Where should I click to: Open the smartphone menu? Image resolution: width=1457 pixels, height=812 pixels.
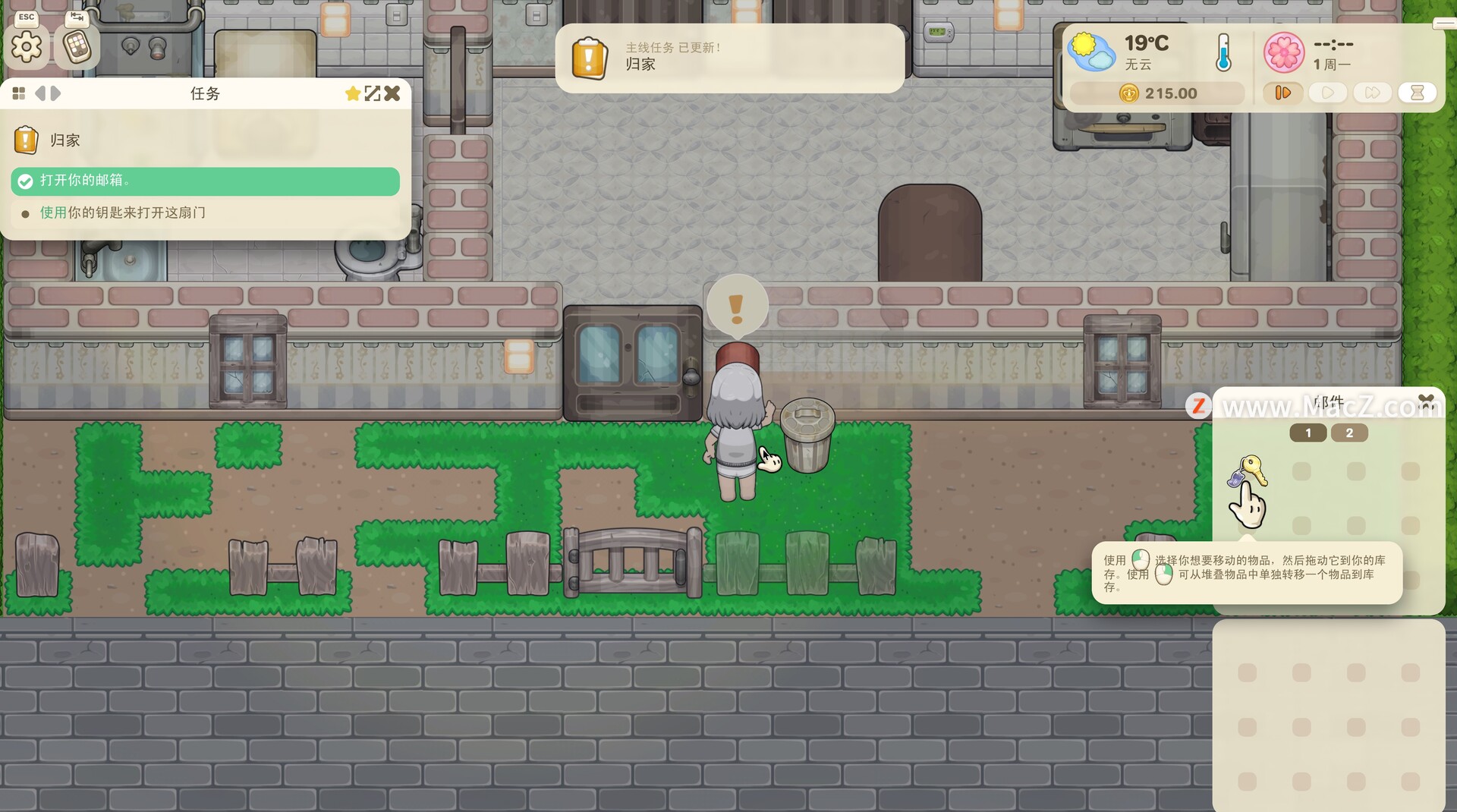coord(77,48)
